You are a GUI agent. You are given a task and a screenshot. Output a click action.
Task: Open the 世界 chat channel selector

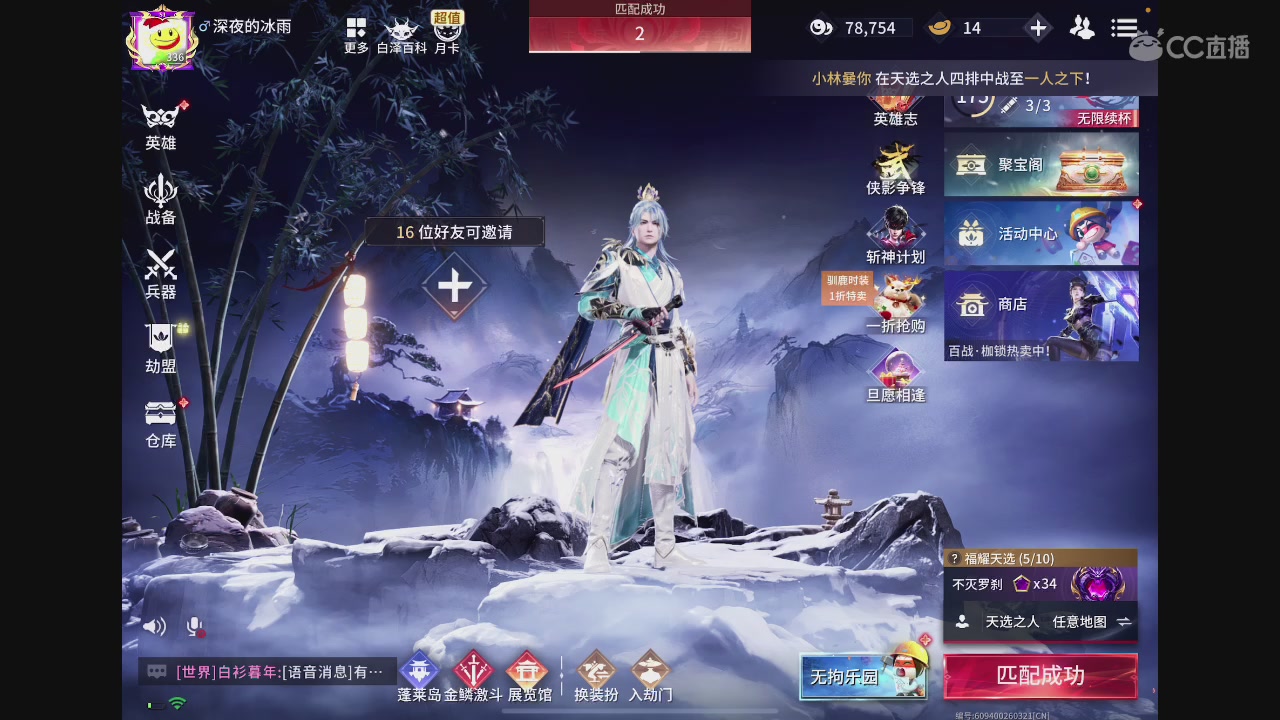(198, 672)
